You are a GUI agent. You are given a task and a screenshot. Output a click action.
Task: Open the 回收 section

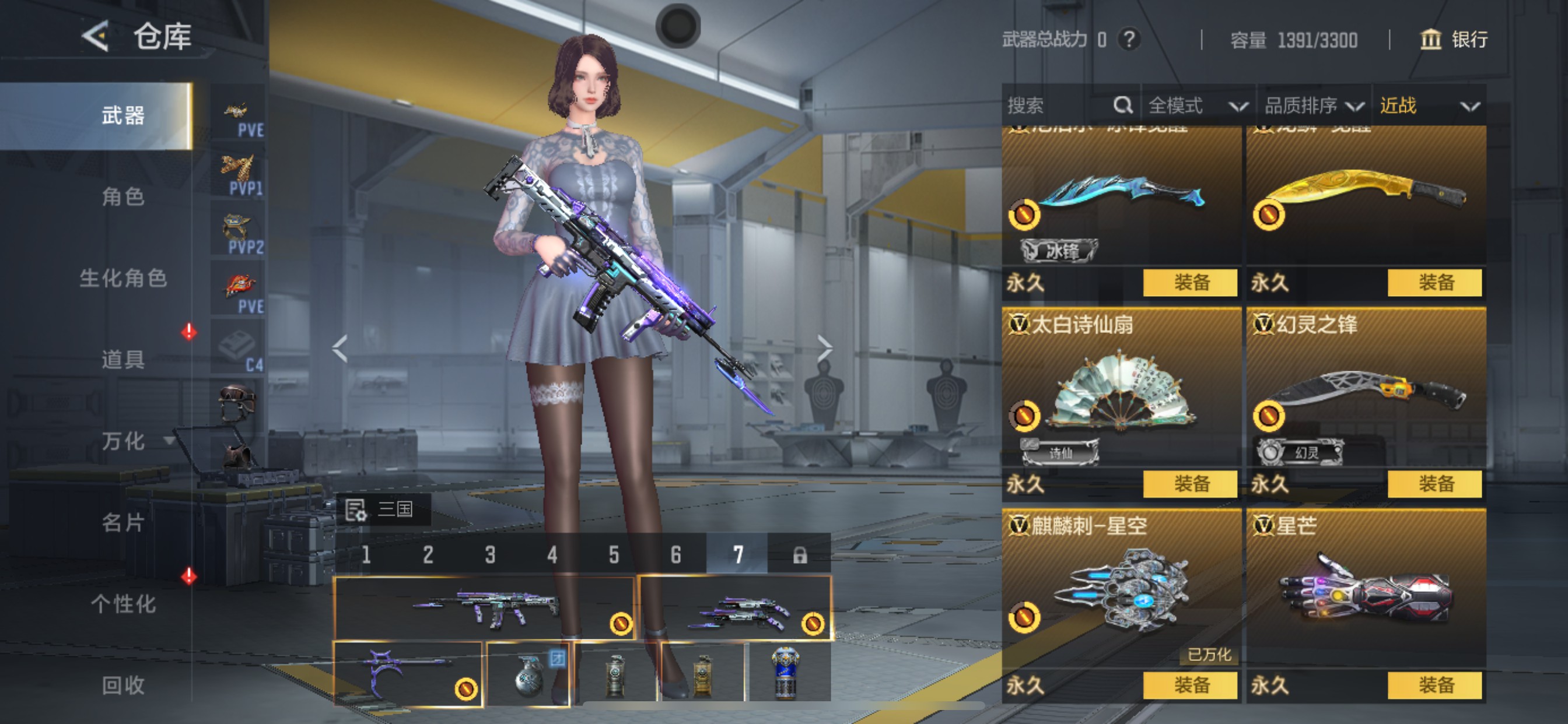(123, 686)
